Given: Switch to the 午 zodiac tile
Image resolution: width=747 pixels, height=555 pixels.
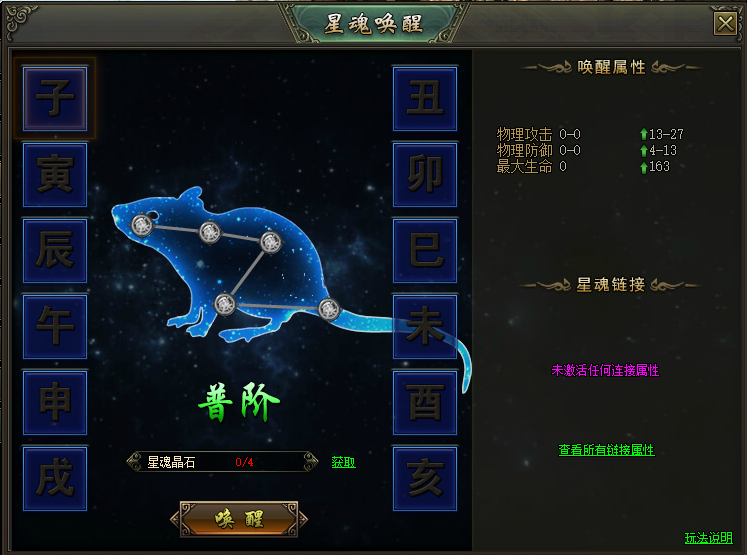Looking at the screenshot, I should (55, 327).
